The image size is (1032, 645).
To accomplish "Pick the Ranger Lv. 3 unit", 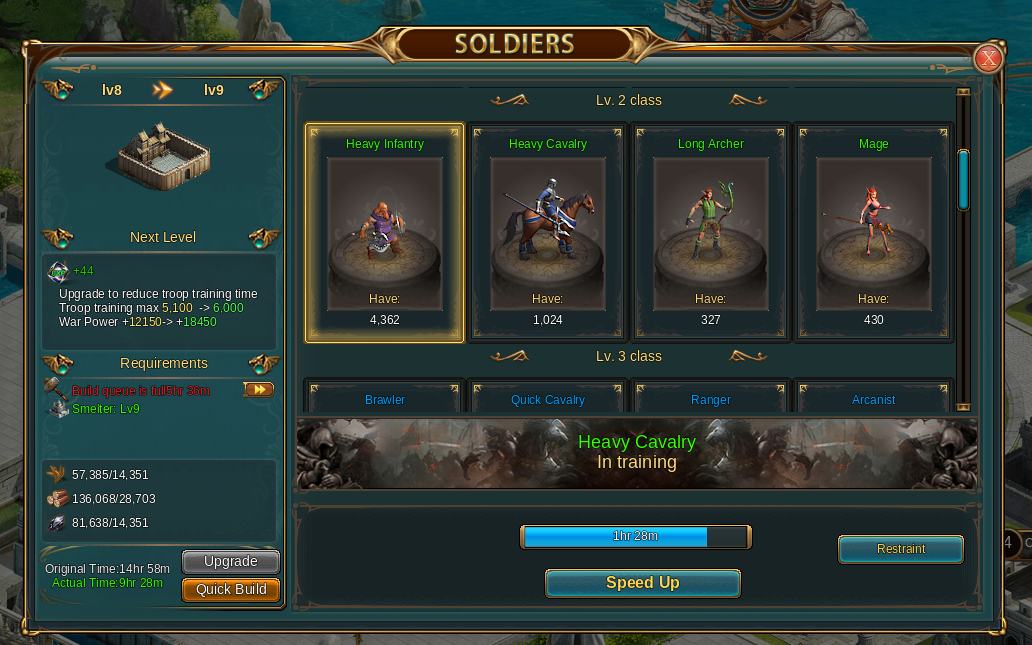I will tap(711, 398).
